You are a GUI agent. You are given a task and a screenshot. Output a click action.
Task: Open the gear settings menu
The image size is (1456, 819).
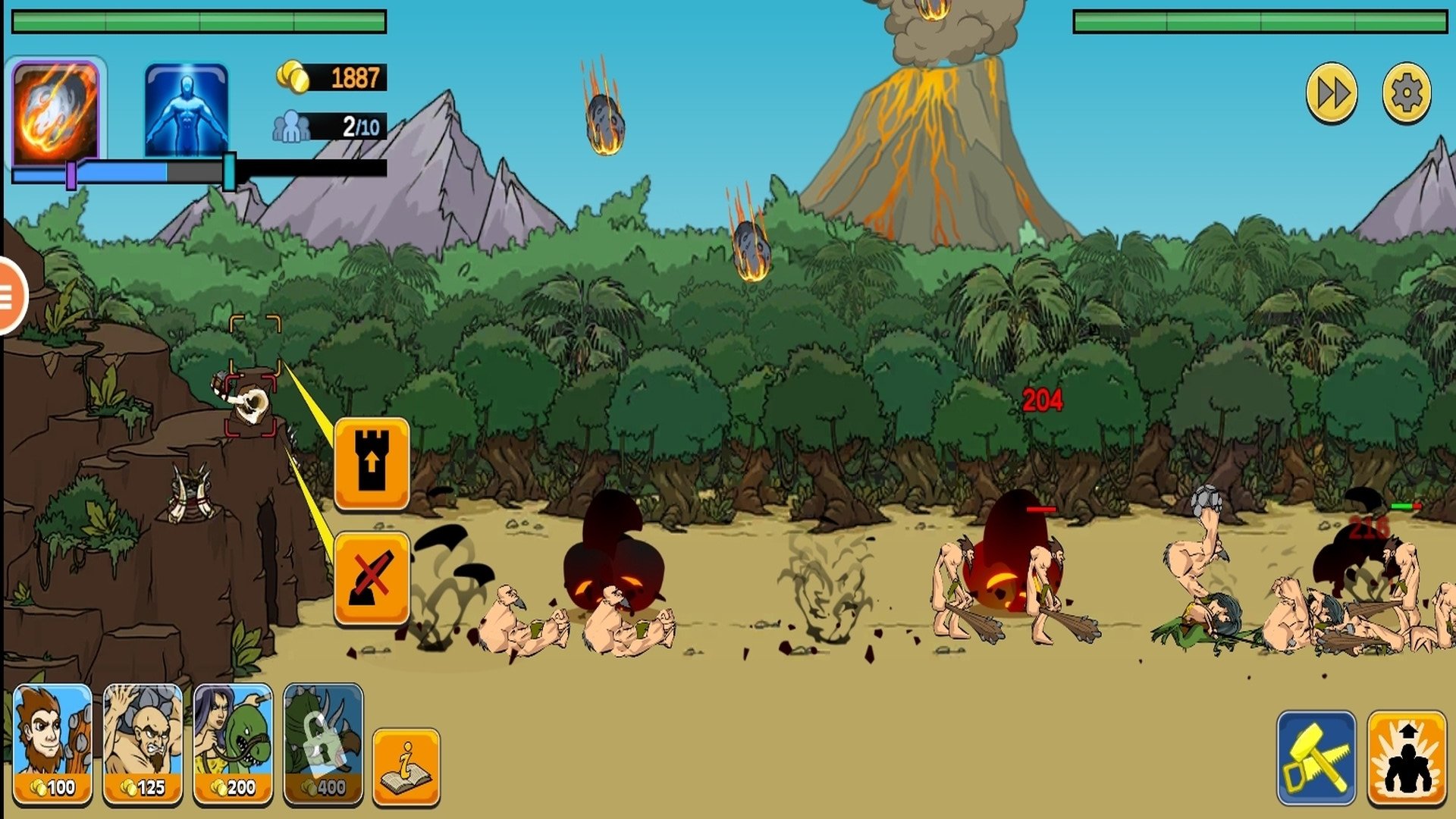click(1407, 94)
